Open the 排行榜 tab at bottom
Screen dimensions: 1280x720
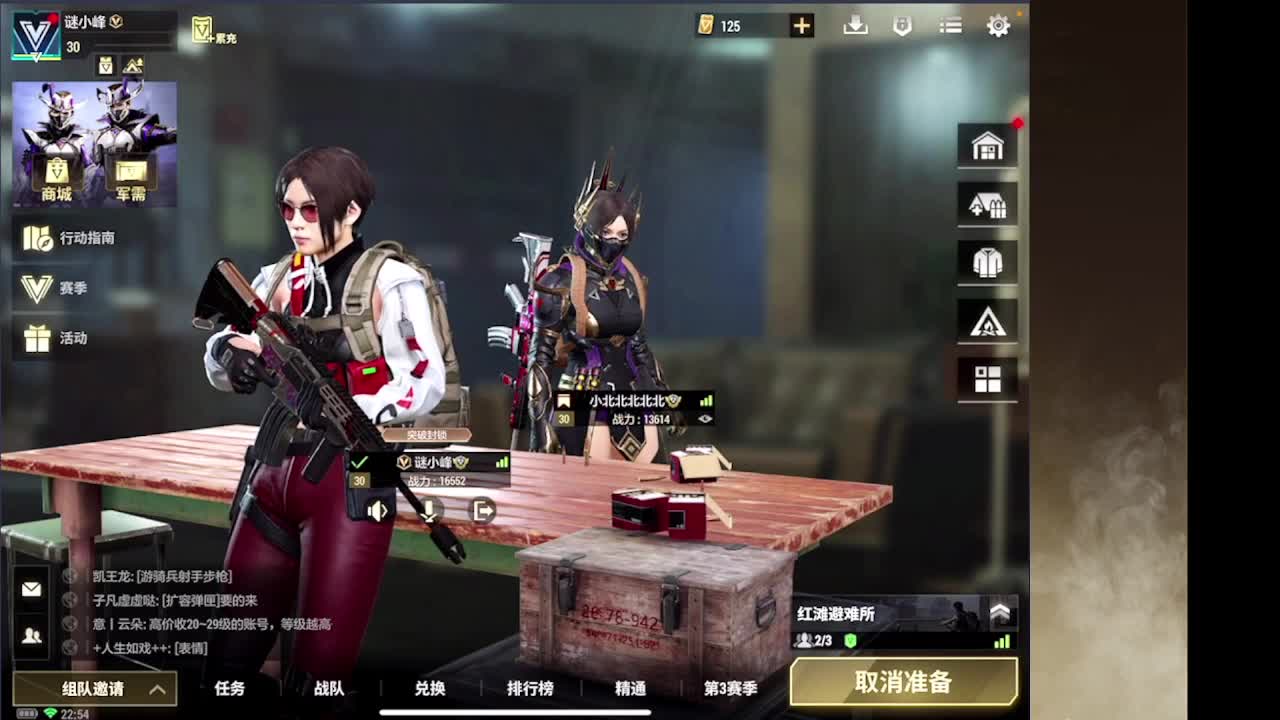pos(531,689)
